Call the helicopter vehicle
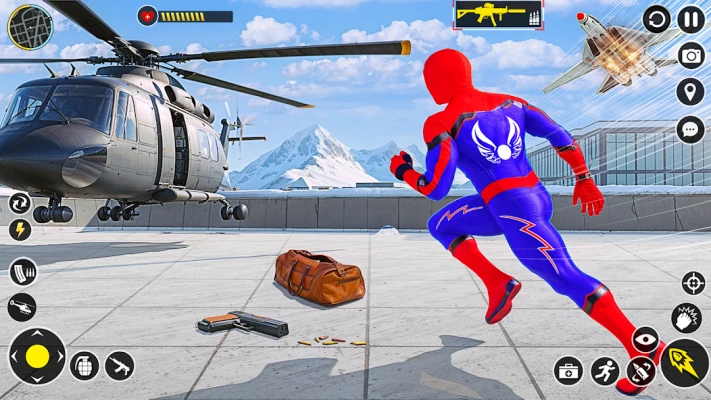 (21, 307)
